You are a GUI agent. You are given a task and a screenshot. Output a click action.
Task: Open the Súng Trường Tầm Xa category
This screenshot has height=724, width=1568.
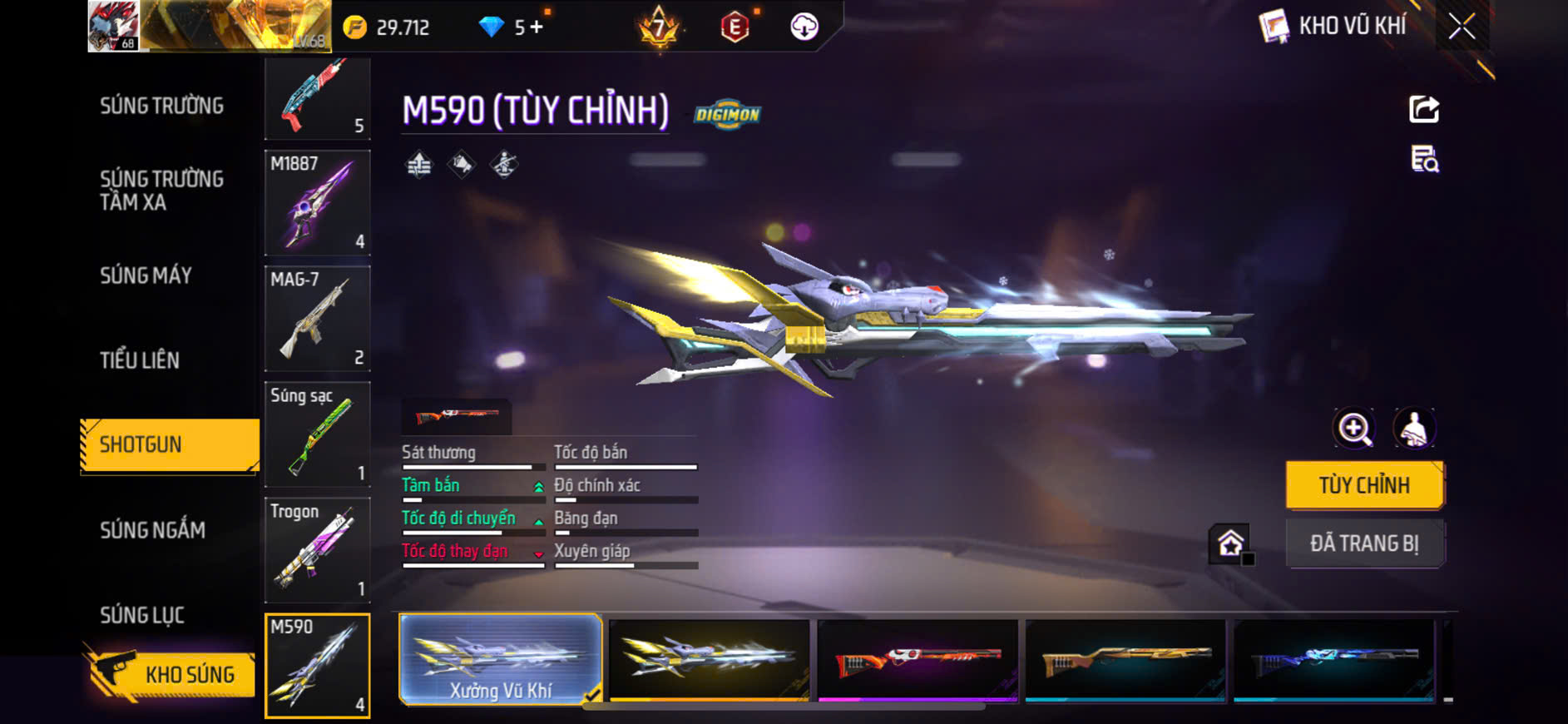162,191
